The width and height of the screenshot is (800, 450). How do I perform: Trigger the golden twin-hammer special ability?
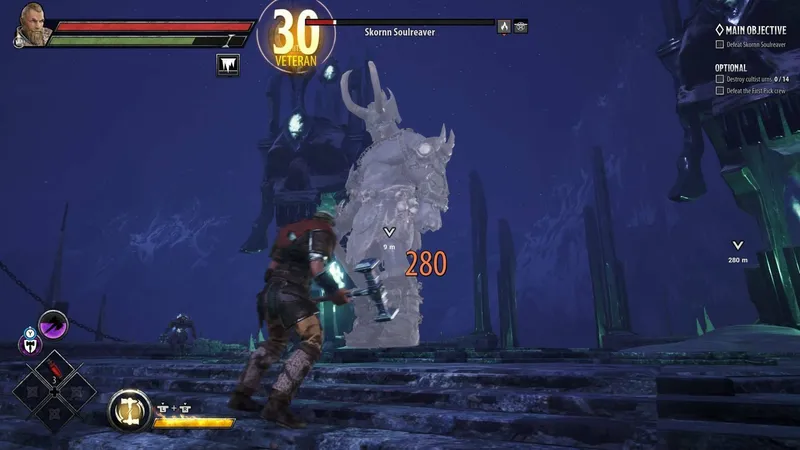[128, 408]
